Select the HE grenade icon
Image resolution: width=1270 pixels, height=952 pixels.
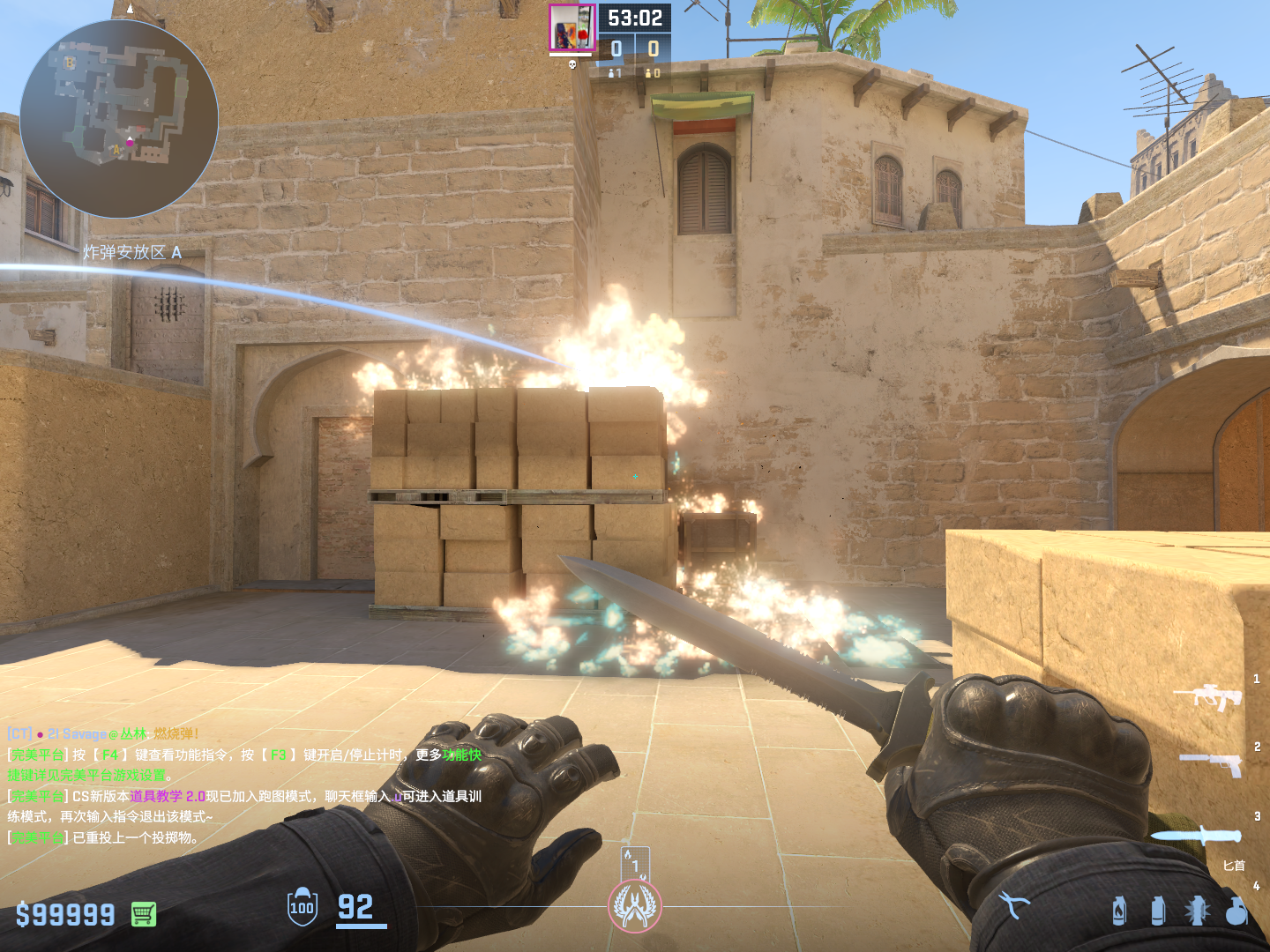1236,911
